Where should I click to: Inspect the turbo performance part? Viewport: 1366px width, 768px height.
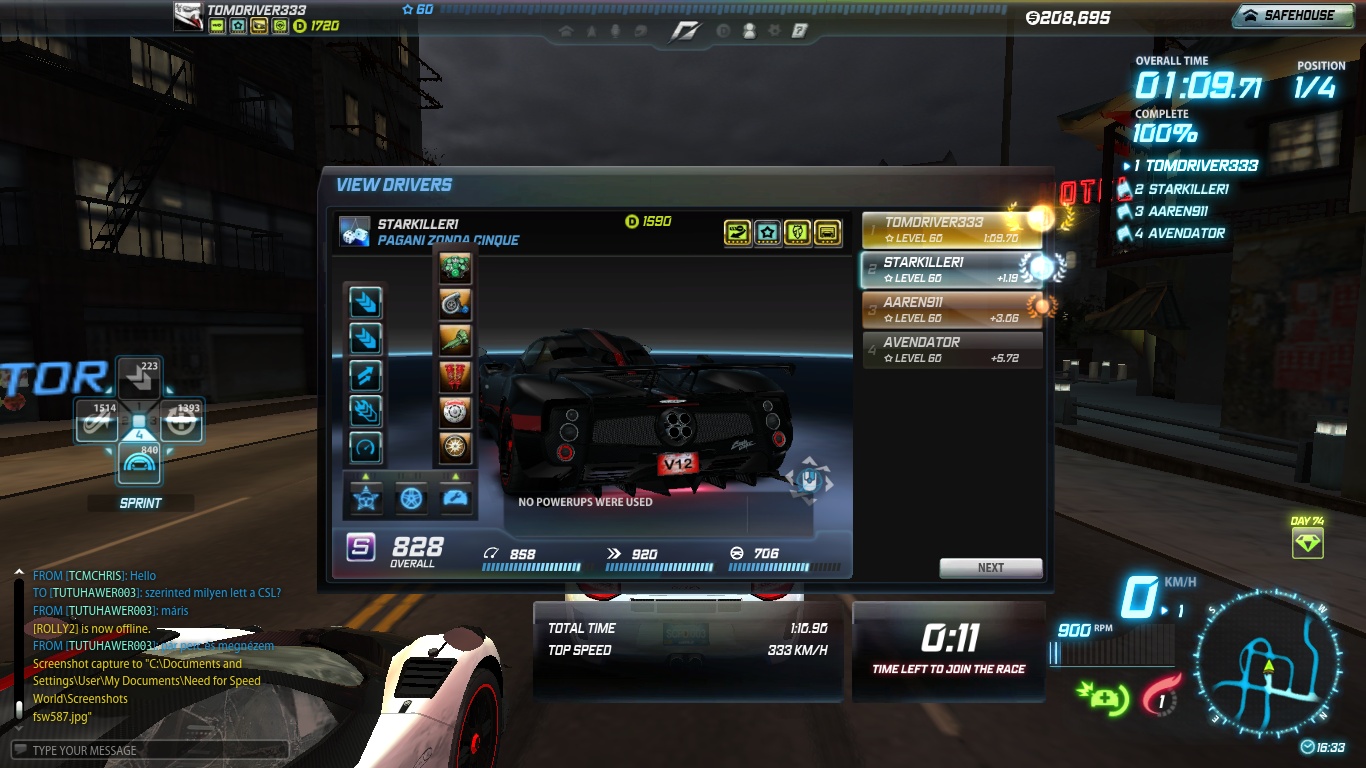tap(455, 303)
